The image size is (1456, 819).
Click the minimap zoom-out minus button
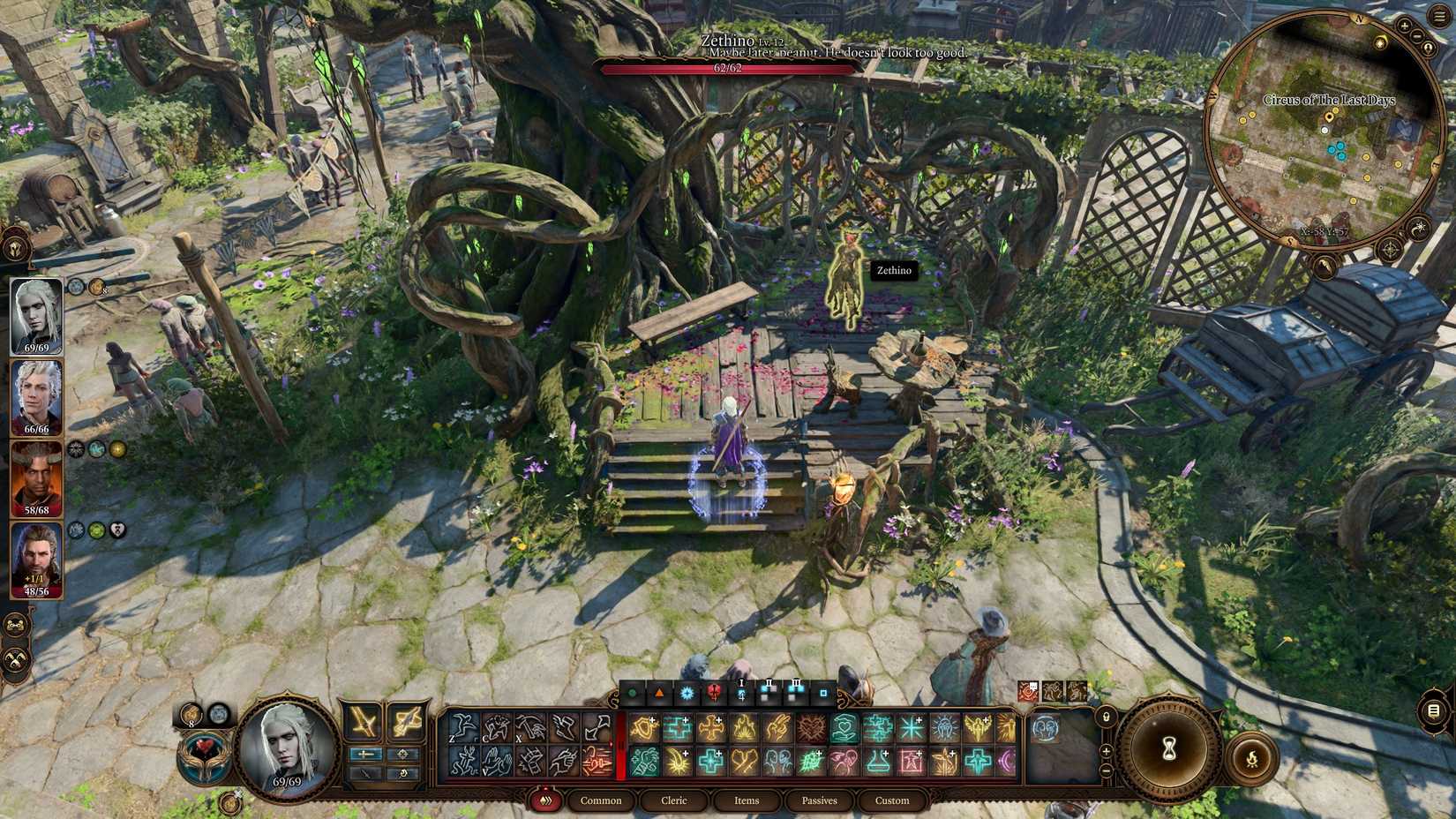point(1418,36)
